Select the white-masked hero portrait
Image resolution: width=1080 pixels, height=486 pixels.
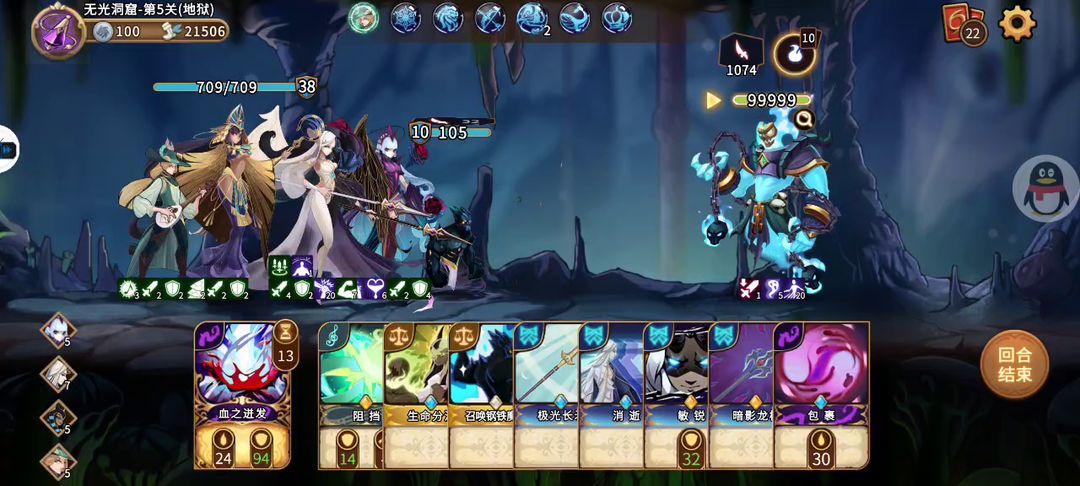(x=58, y=330)
